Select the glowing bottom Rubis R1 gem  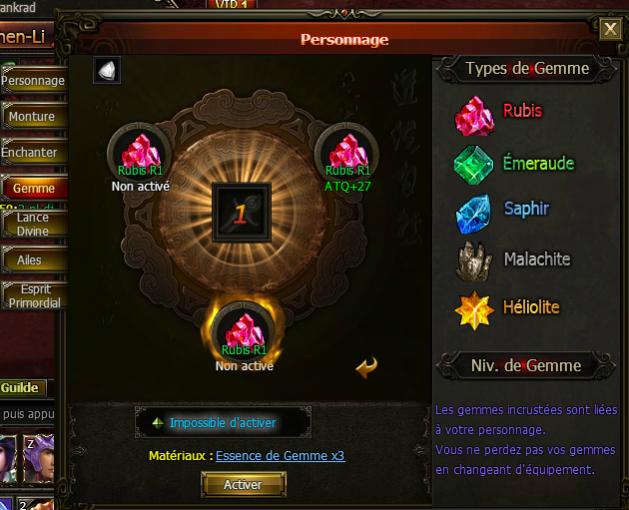pyautogui.click(x=244, y=331)
